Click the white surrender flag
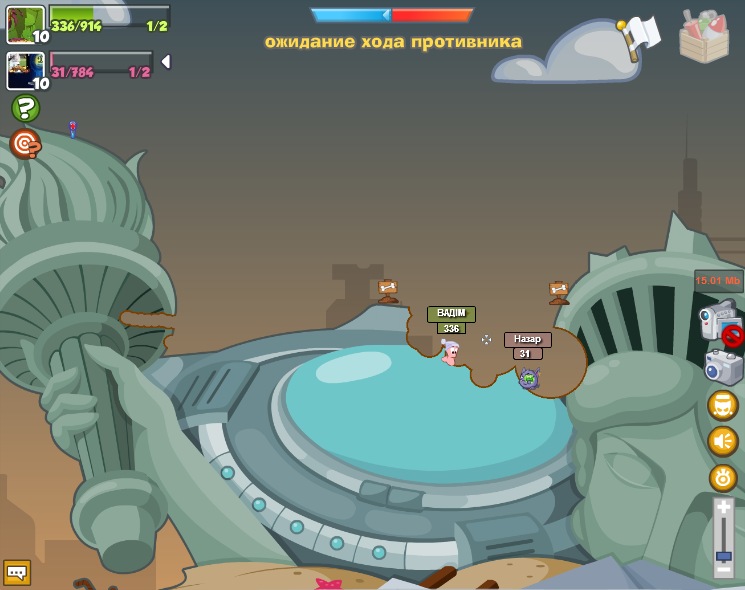Viewport: 745px width, 590px height. [640, 35]
